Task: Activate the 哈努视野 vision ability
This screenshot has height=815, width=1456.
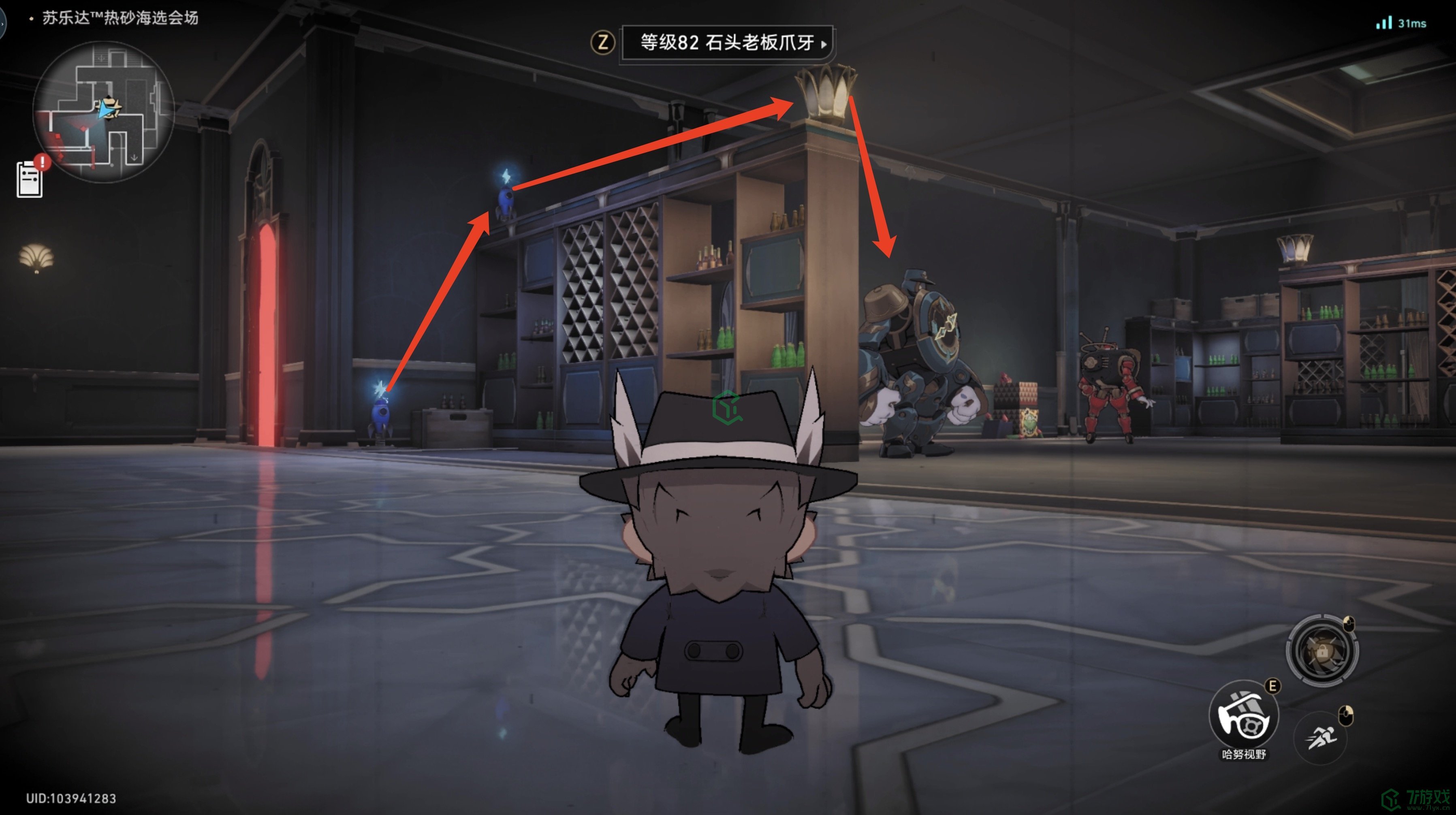Action: [x=1243, y=715]
